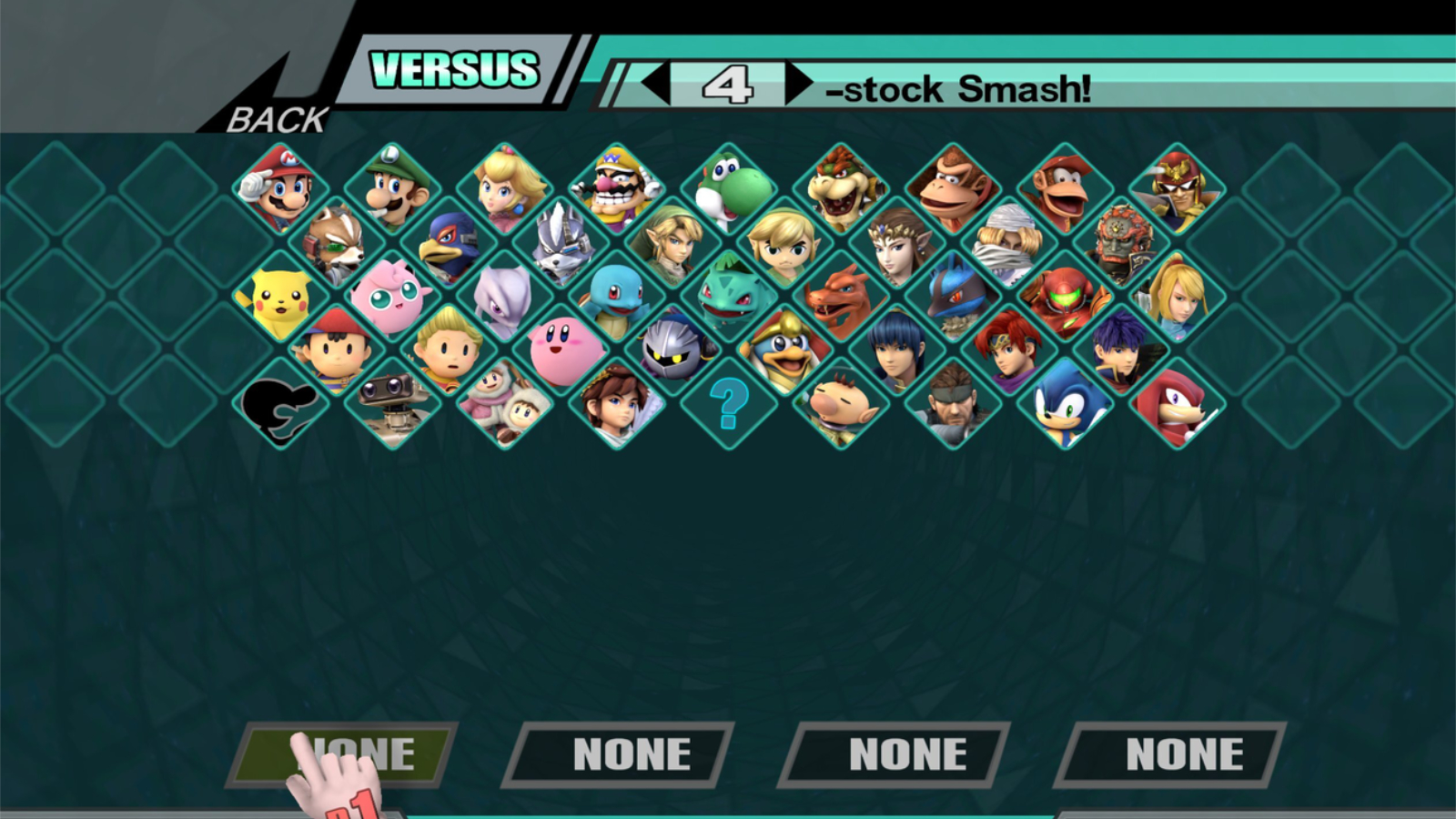
Task: Go back using the BACK button
Action: [277, 119]
